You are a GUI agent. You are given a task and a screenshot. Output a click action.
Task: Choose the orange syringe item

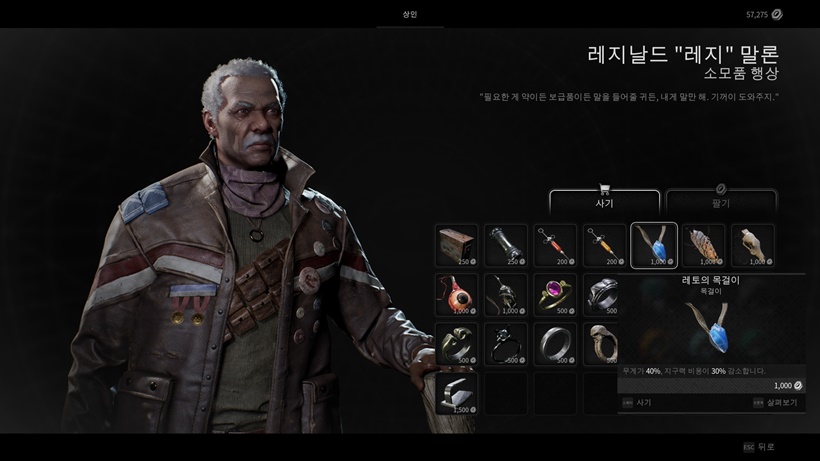click(x=604, y=246)
